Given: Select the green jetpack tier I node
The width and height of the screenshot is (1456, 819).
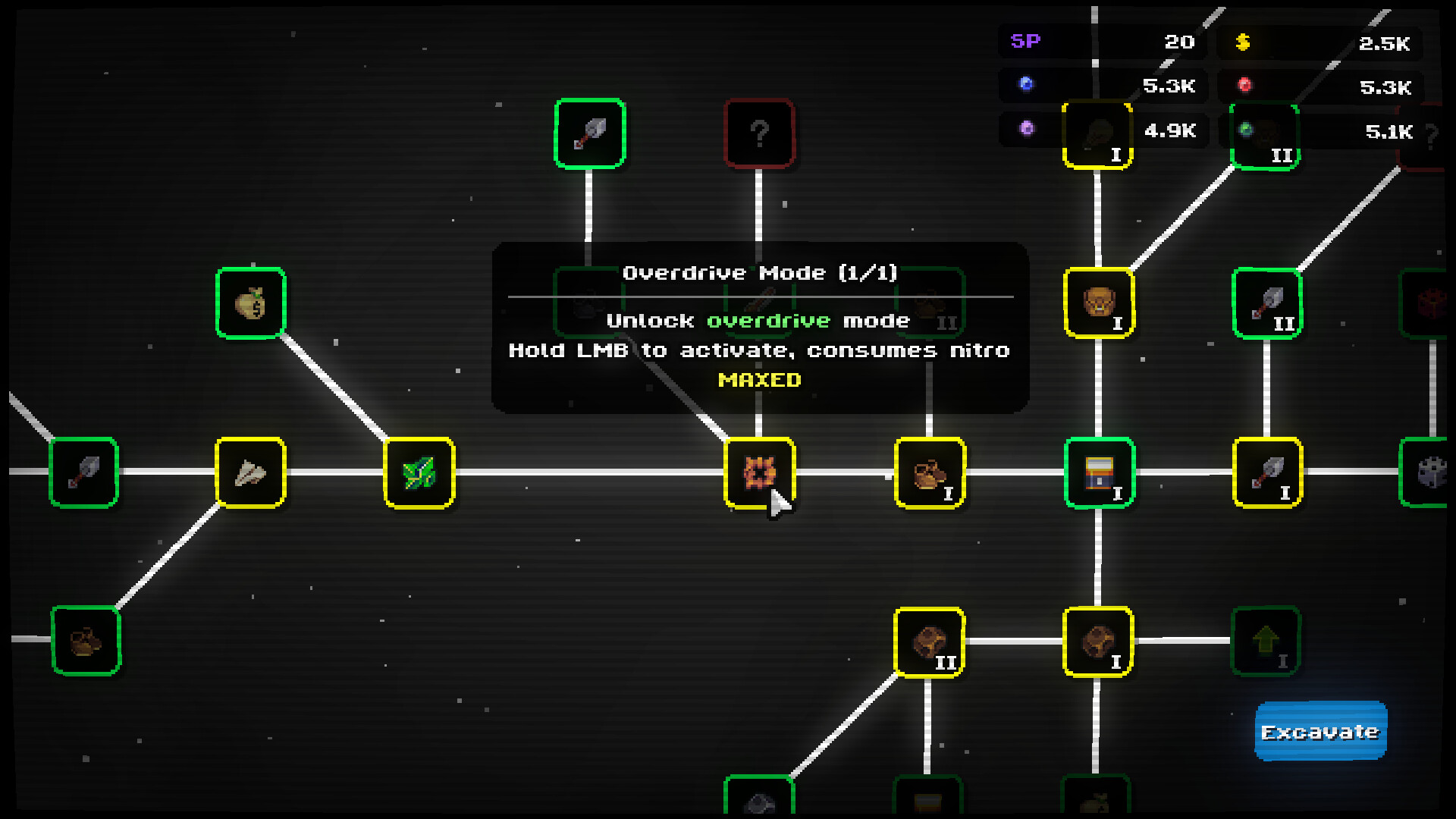Looking at the screenshot, I should (1099, 474).
